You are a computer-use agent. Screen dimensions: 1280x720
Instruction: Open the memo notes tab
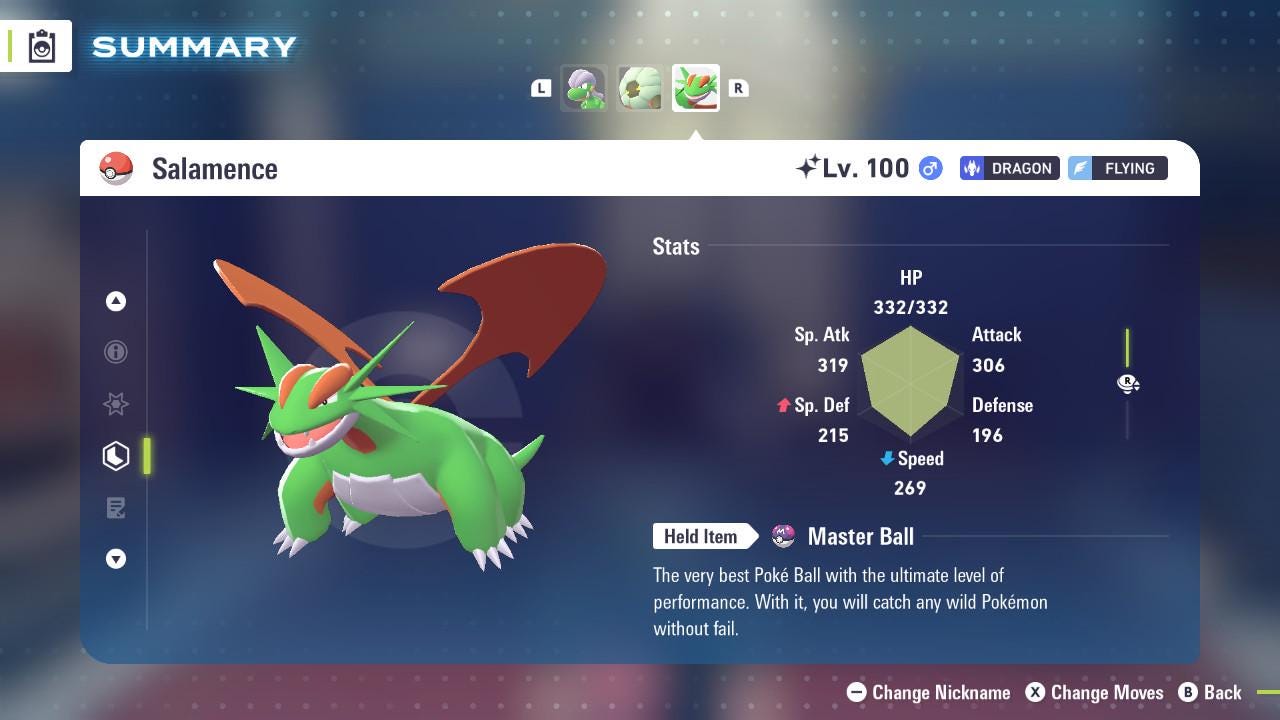pos(116,508)
